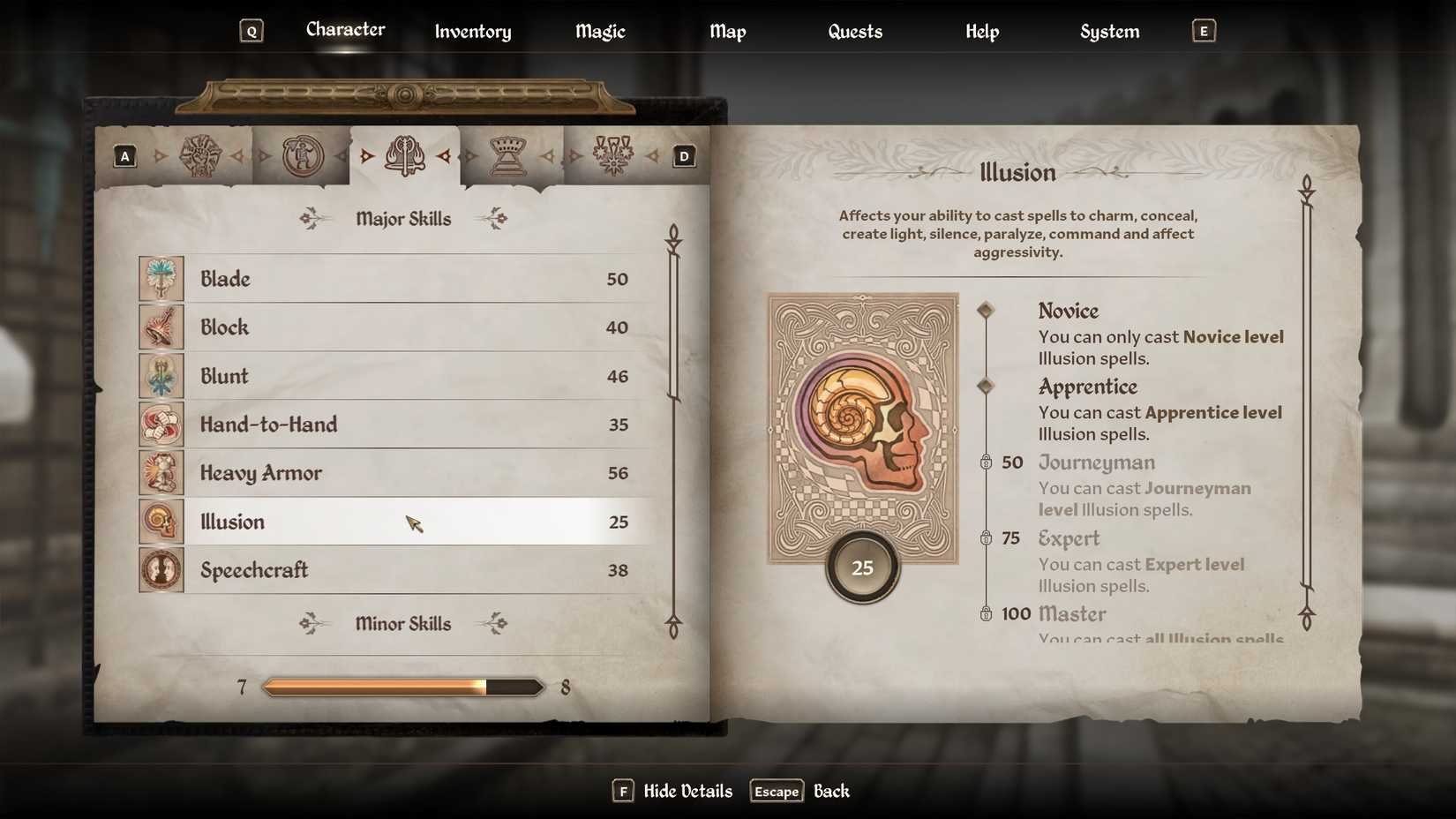This screenshot has width=1456, height=819.
Task: Click the lock icon beside Expert rank
Action: point(987,538)
